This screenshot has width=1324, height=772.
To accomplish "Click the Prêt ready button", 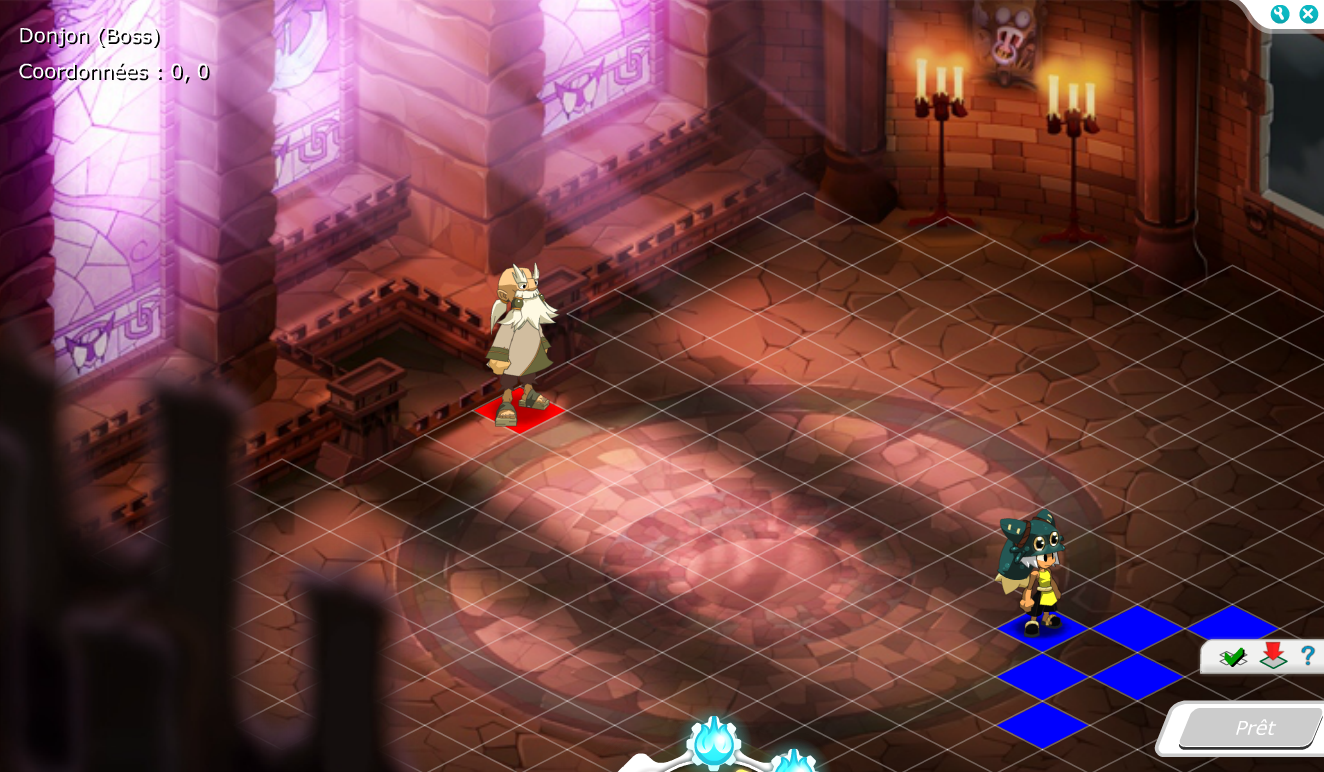I will [1254, 728].
